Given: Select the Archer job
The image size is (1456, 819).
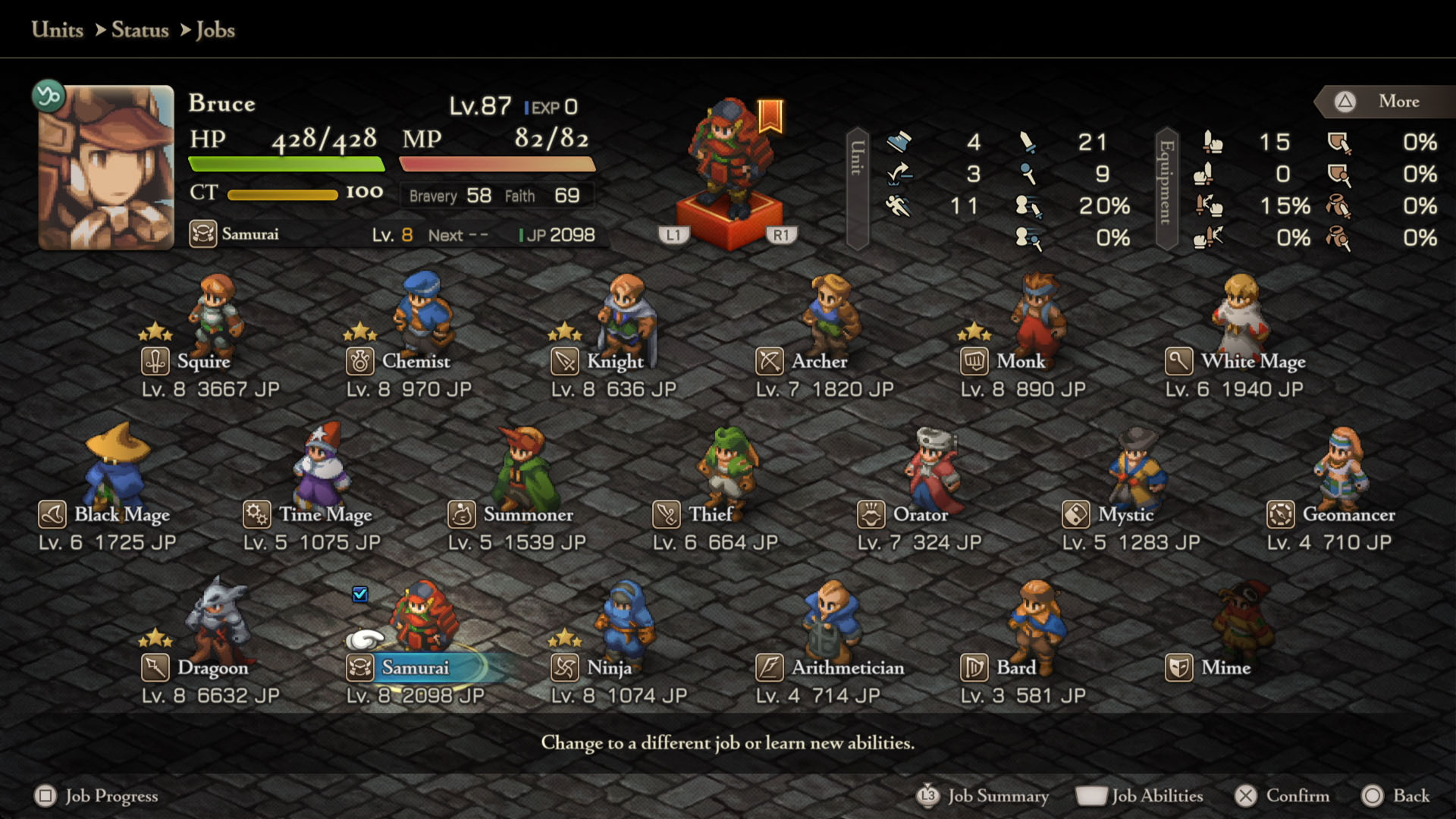Looking at the screenshot, I should point(819,362).
